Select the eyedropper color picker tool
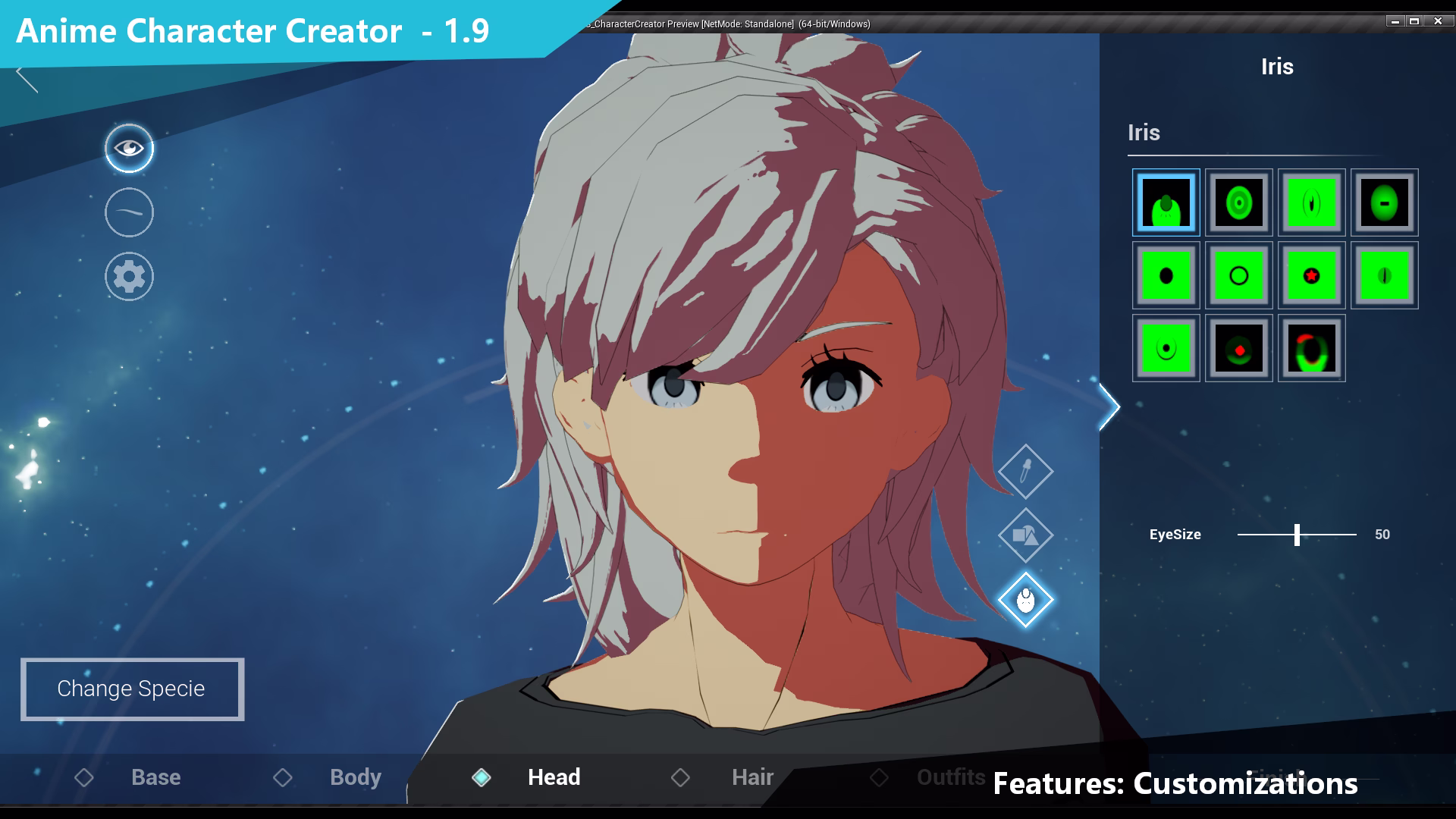This screenshot has height=819, width=1456. (1026, 470)
